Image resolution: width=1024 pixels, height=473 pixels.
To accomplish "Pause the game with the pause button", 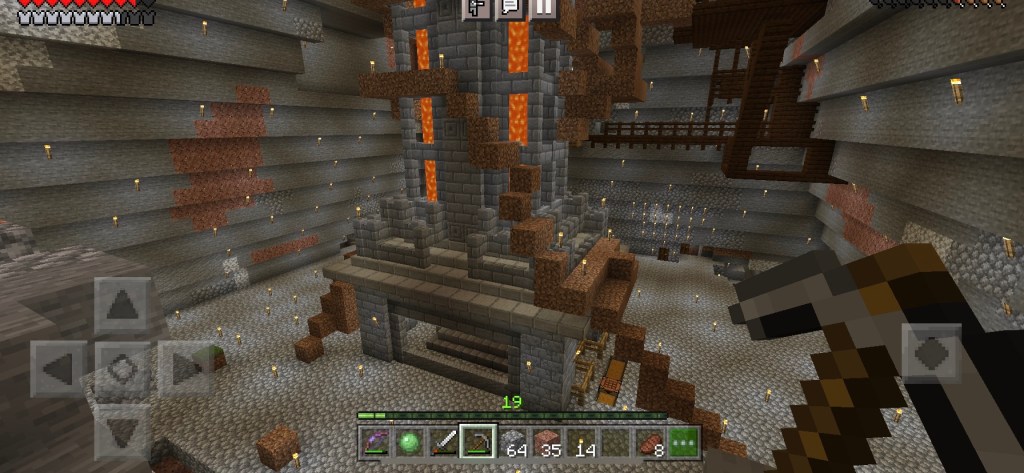I will tap(543, 8).
